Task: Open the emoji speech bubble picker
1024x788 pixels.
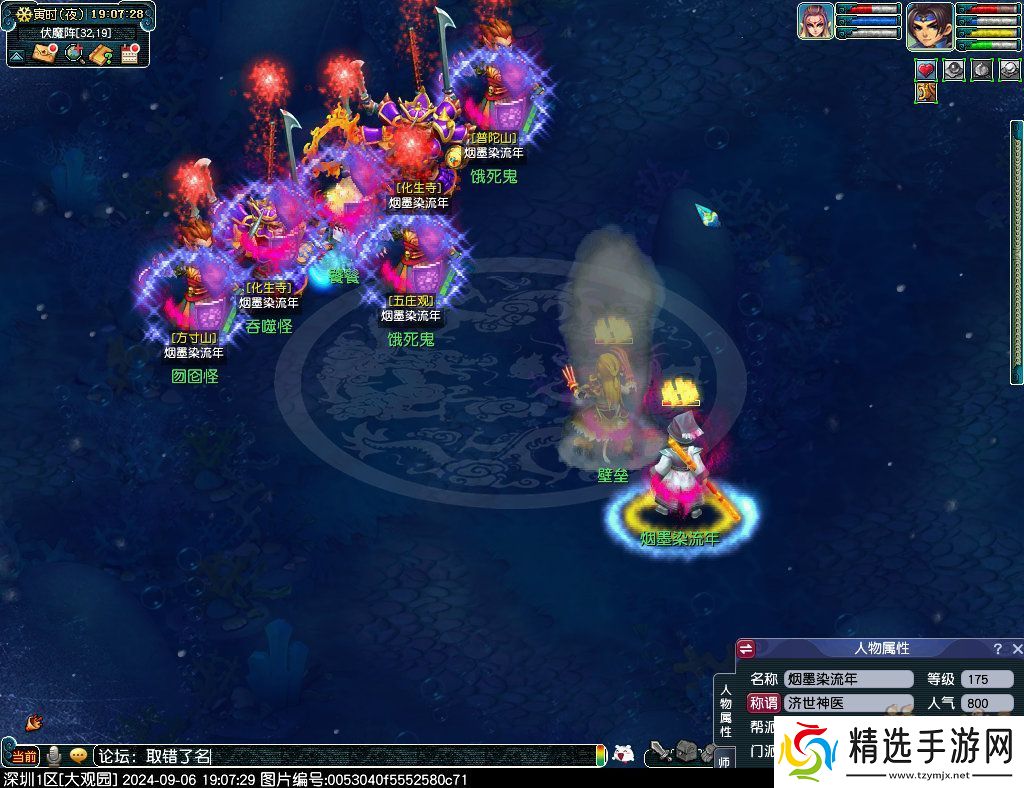Action: click(77, 756)
